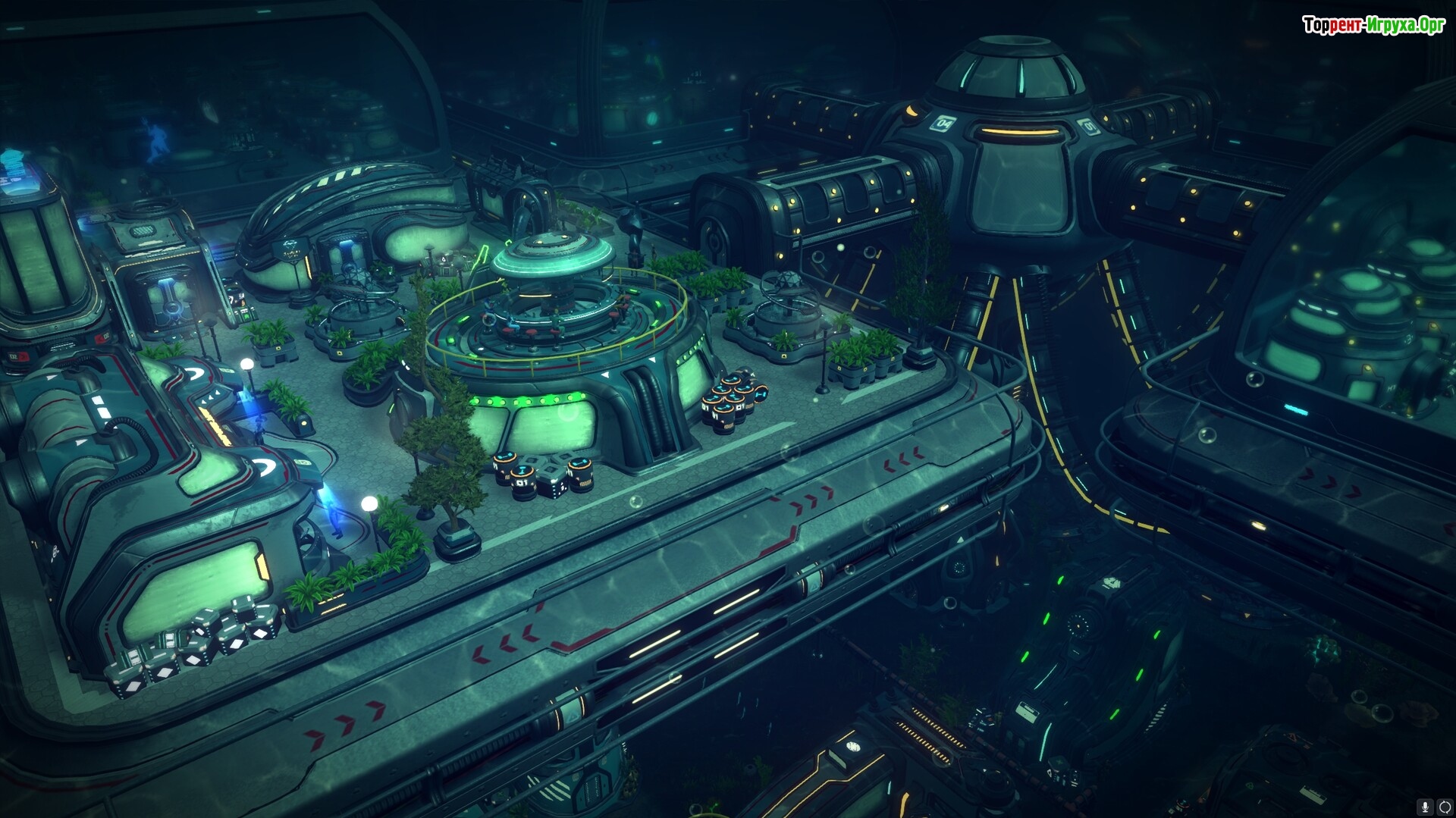The image size is (1456, 818).
Task: Open the Торрент-Игруха.Орг watermark link
Action: point(1373,25)
